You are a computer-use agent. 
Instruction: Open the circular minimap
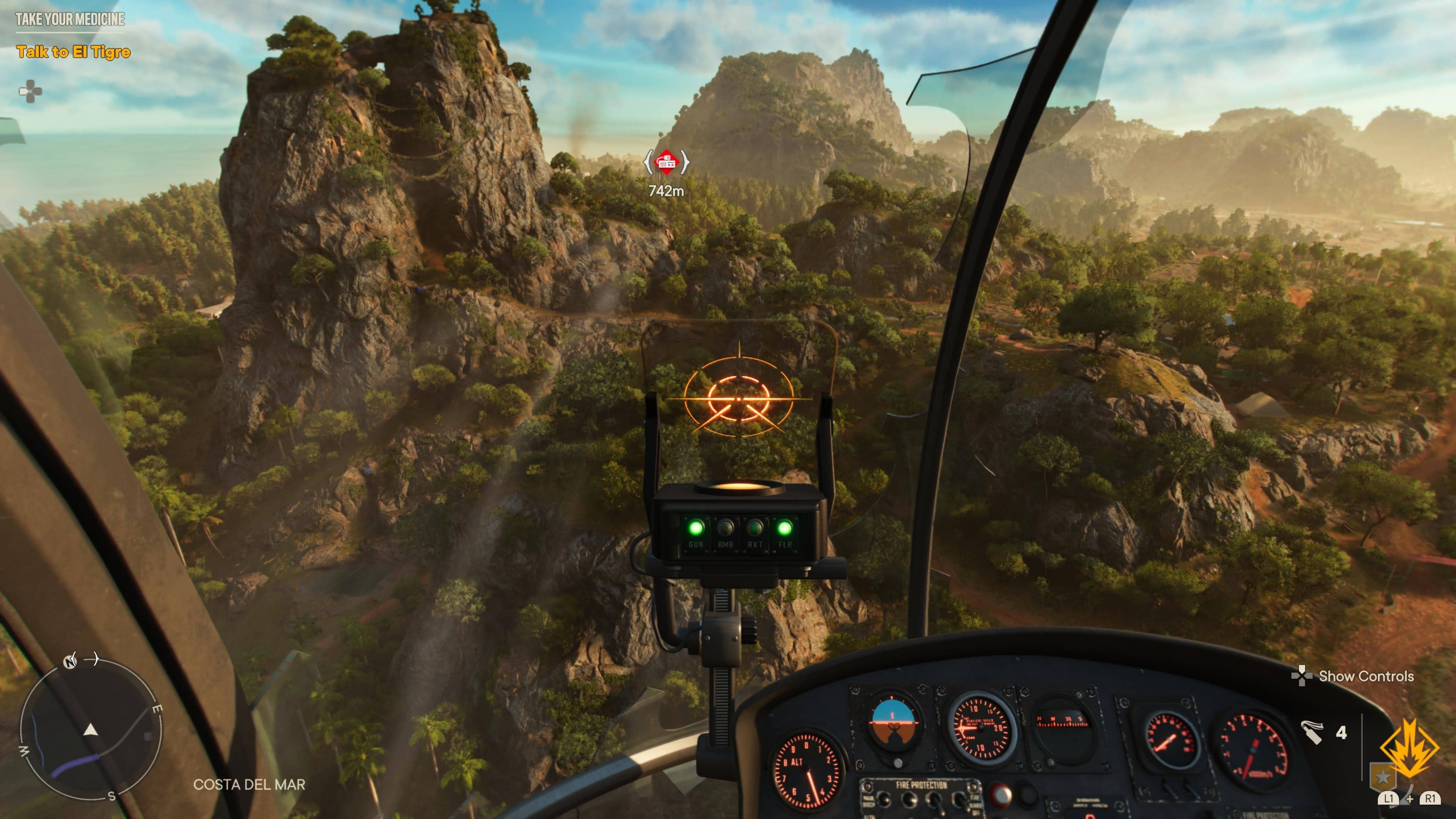[x=91, y=730]
